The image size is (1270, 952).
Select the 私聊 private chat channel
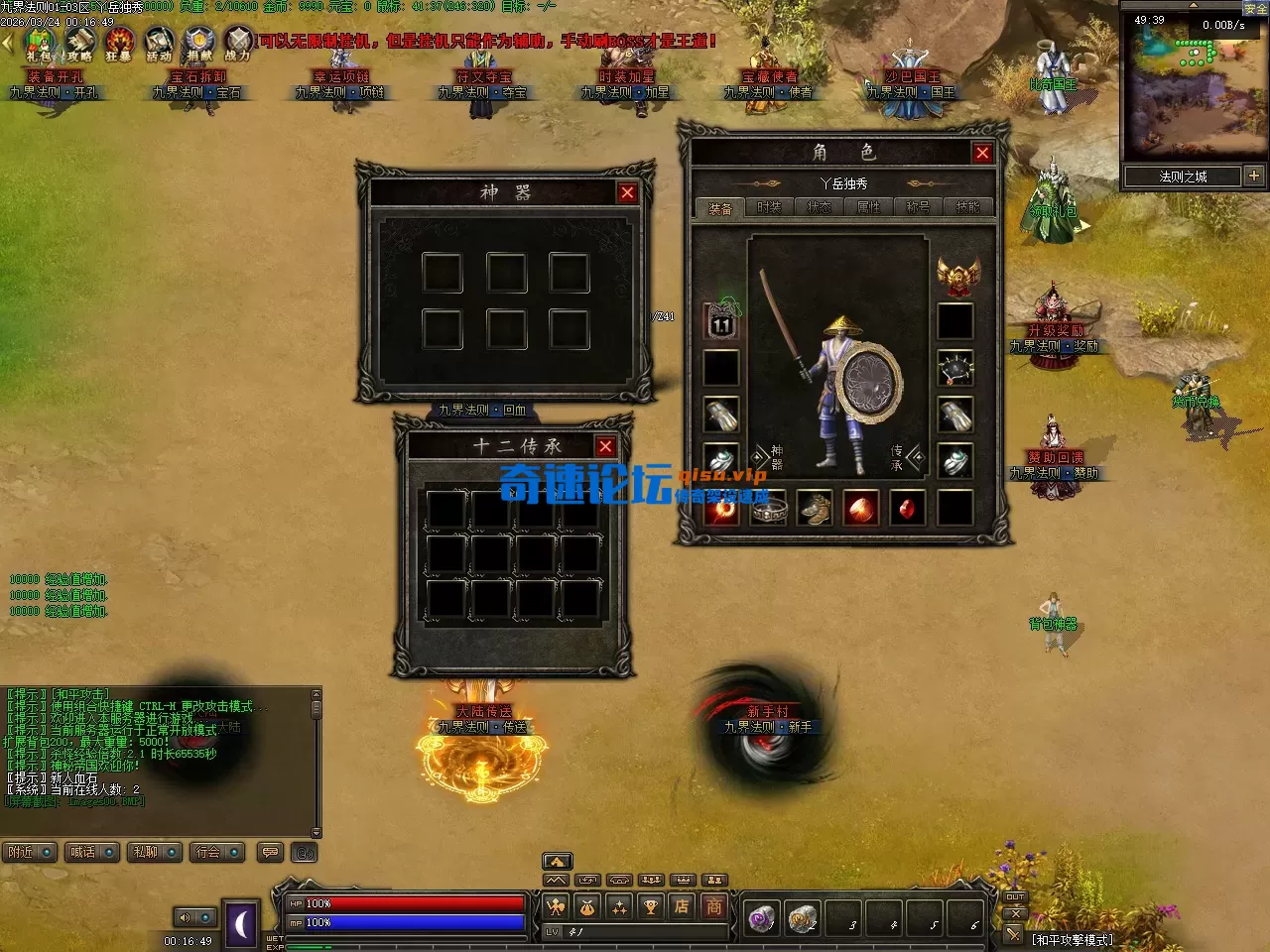coord(153,852)
